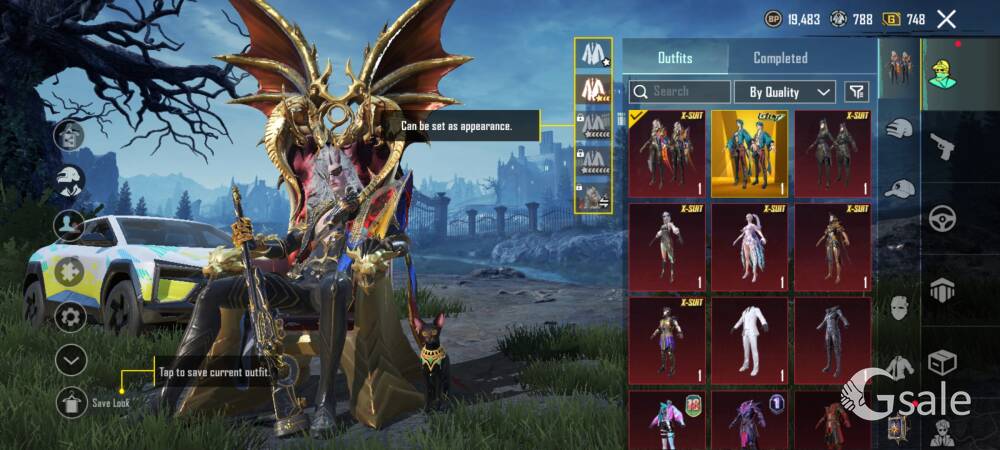Select the Outfits tab
Image resolution: width=1000 pixels, height=450 pixels.
point(674,58)
